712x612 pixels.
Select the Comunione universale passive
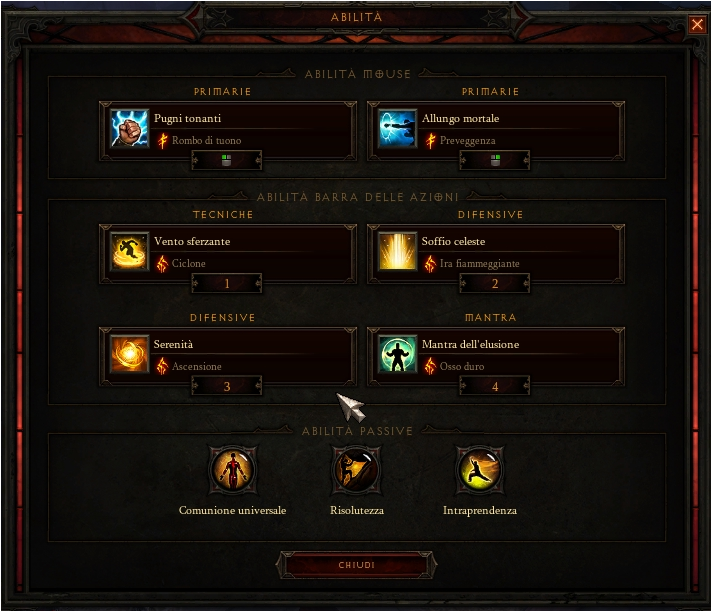pos(232,470)
